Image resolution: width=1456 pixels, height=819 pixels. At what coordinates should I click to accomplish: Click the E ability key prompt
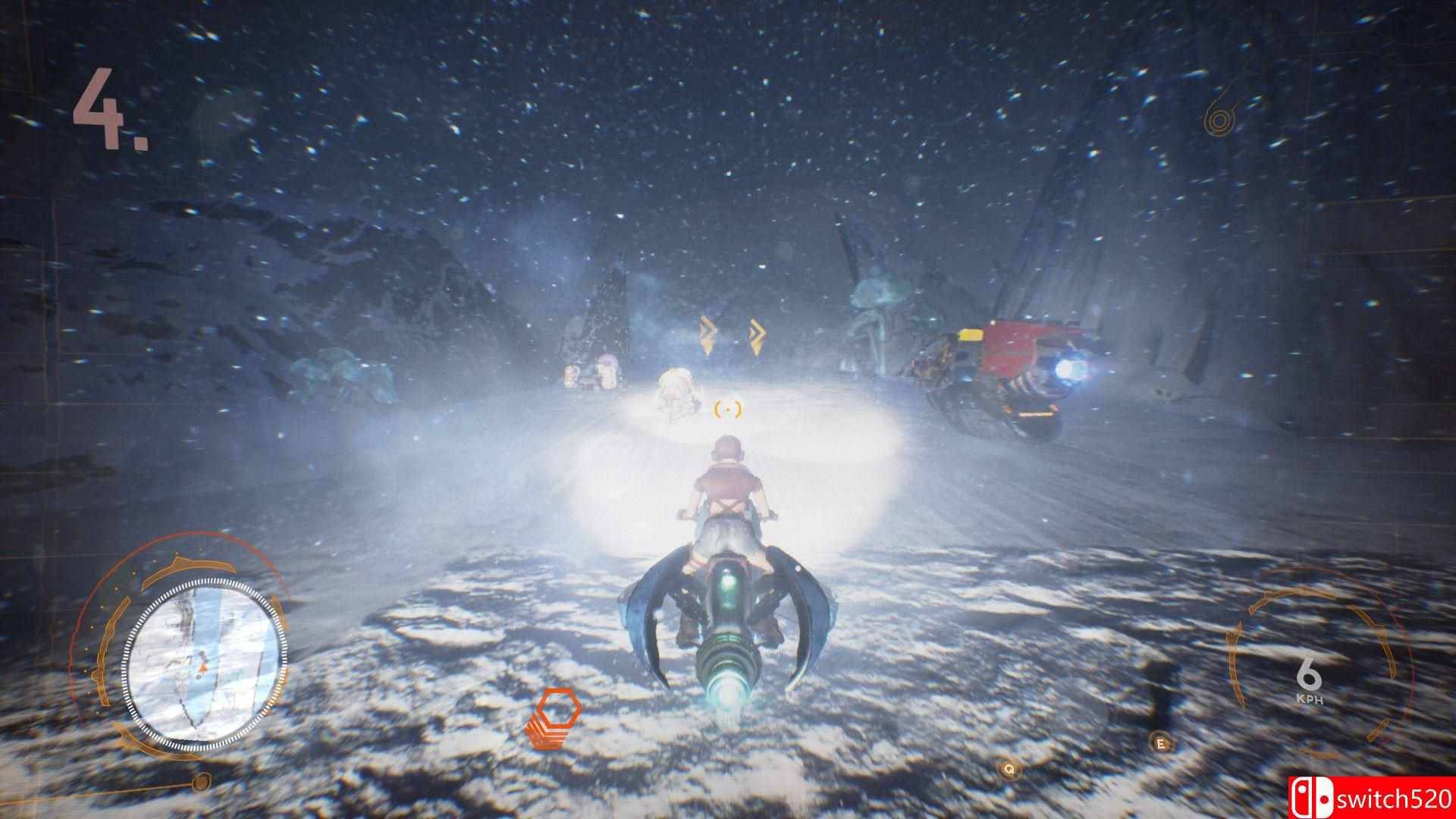click(x=1162, y=745)
